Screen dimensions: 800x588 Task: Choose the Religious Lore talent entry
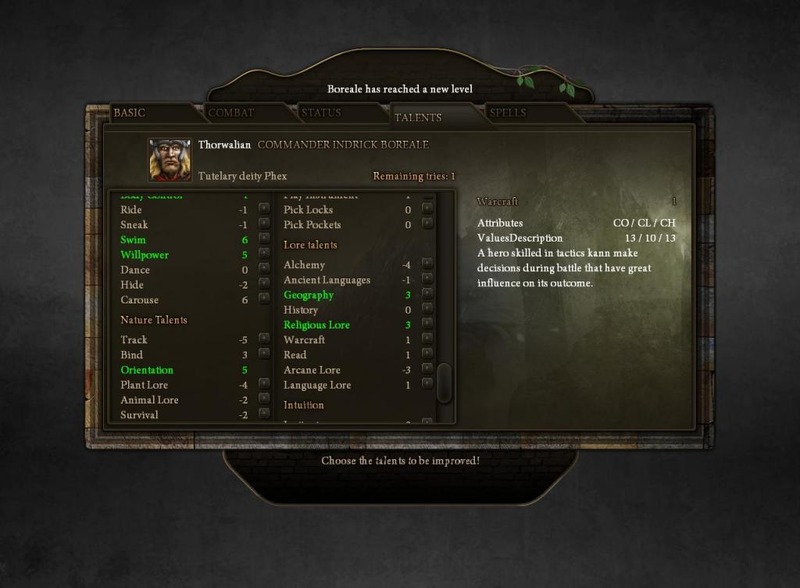click(x=319, y=325)
